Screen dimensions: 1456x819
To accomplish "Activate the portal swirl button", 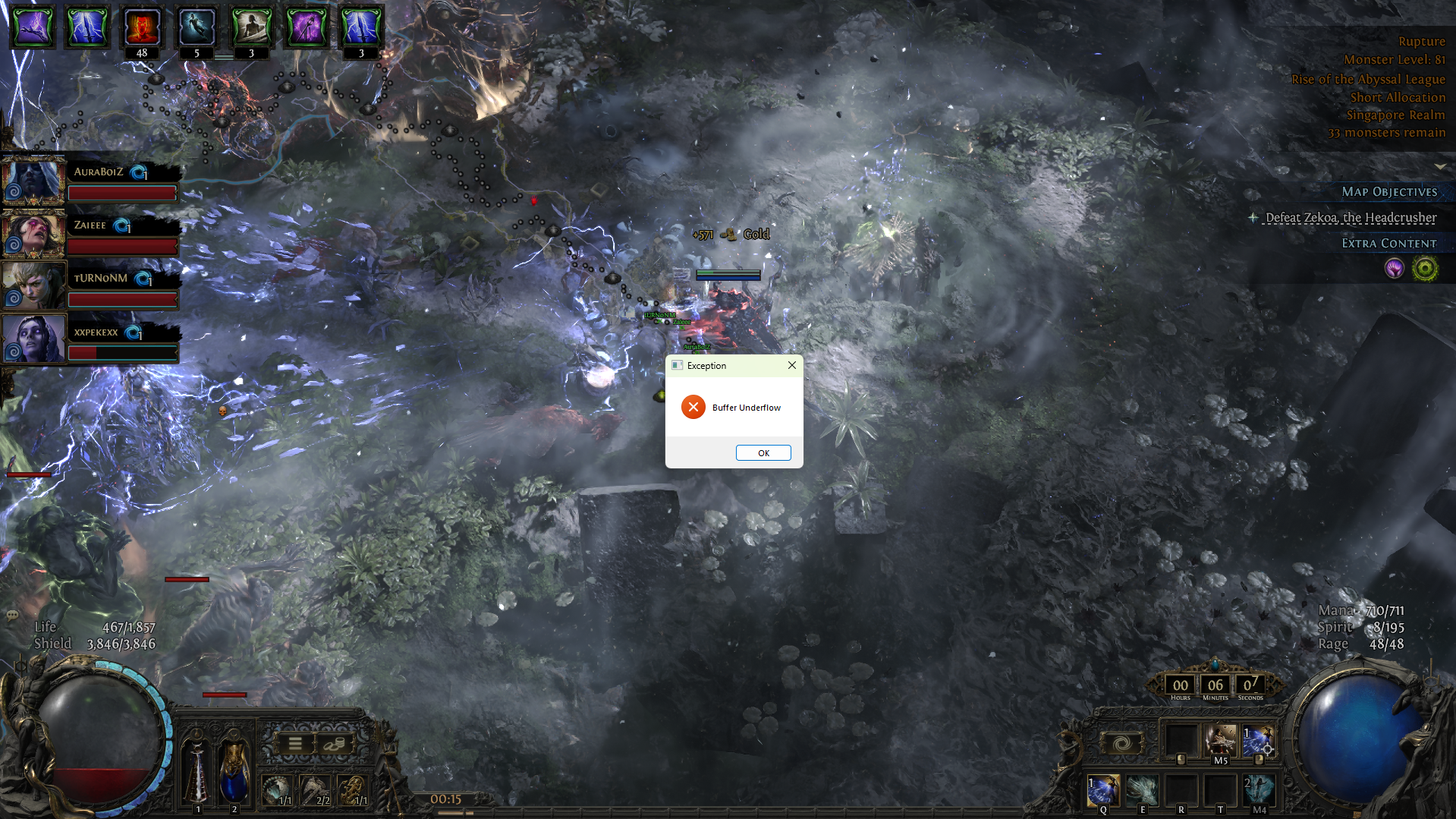I will [1122, 743].
